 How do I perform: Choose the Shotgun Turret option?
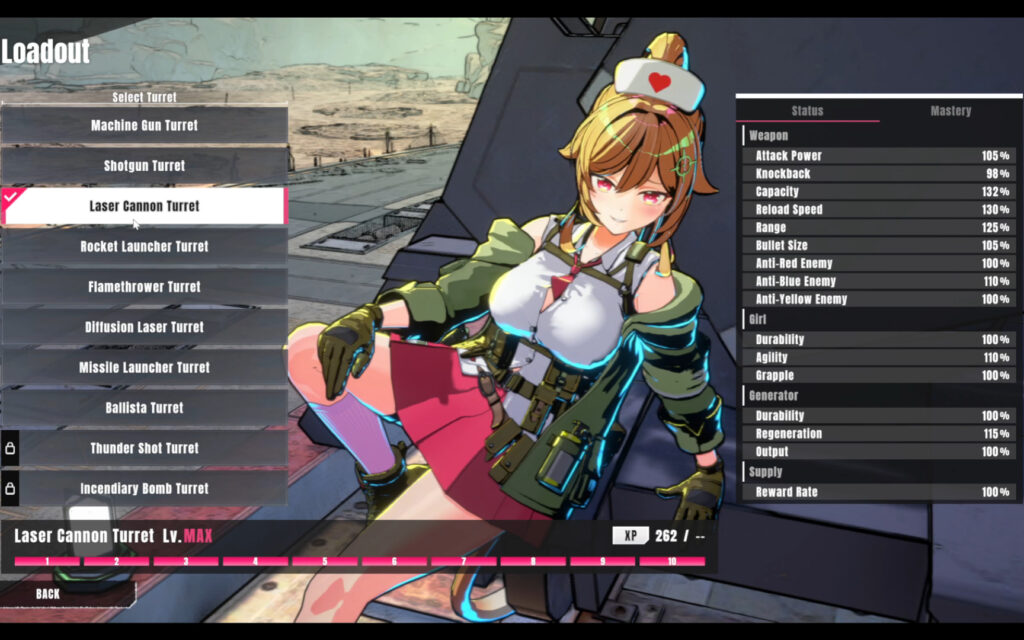click(144, 166)
